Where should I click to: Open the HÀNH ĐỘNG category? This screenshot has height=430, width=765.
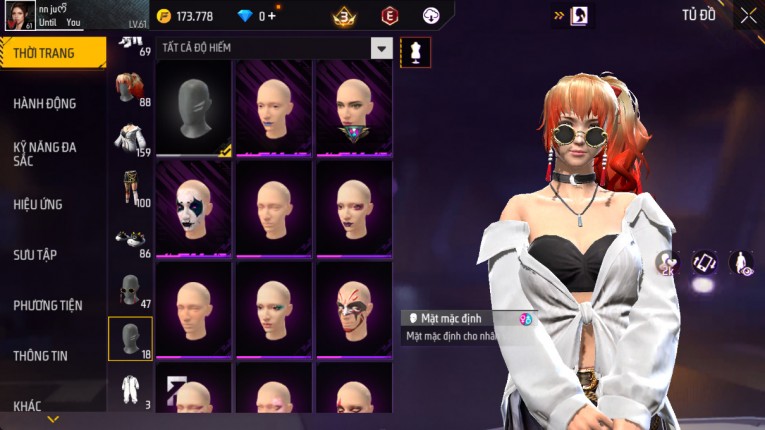45,103
